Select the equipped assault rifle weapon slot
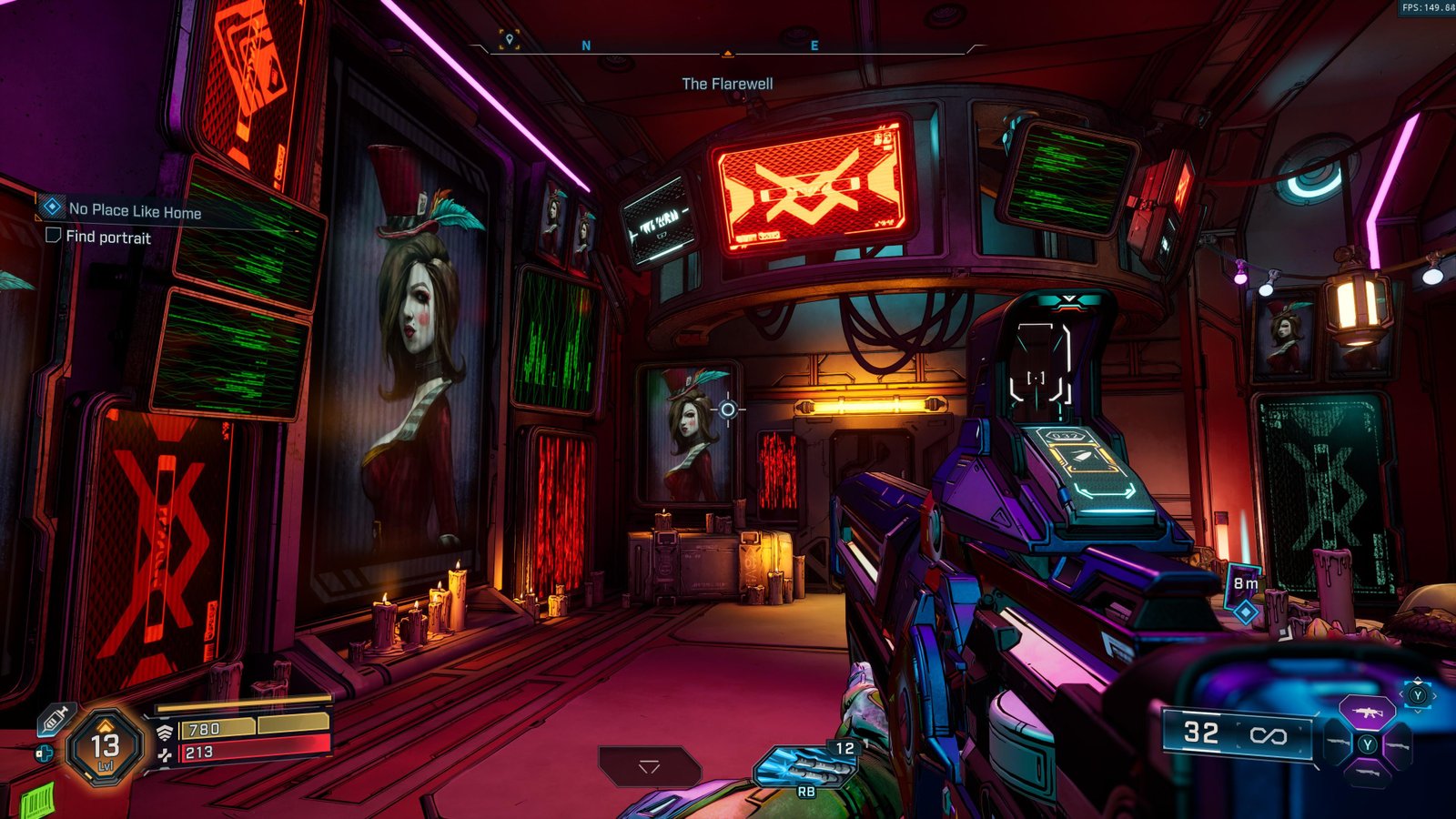The height and width of the screenshot is (819, 1456). point(1368,713)
